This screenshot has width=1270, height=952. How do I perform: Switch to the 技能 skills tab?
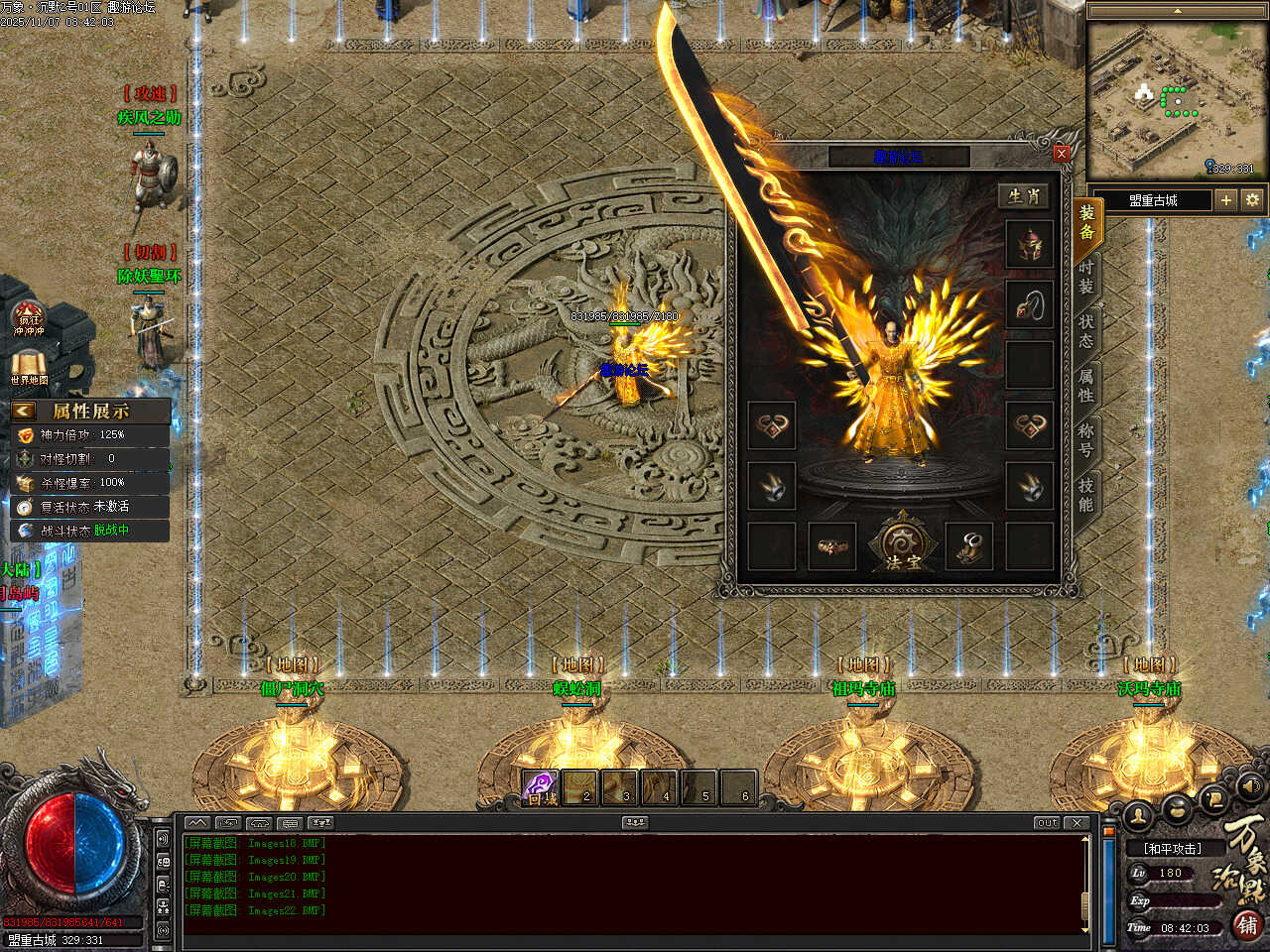pos(1086,494)
